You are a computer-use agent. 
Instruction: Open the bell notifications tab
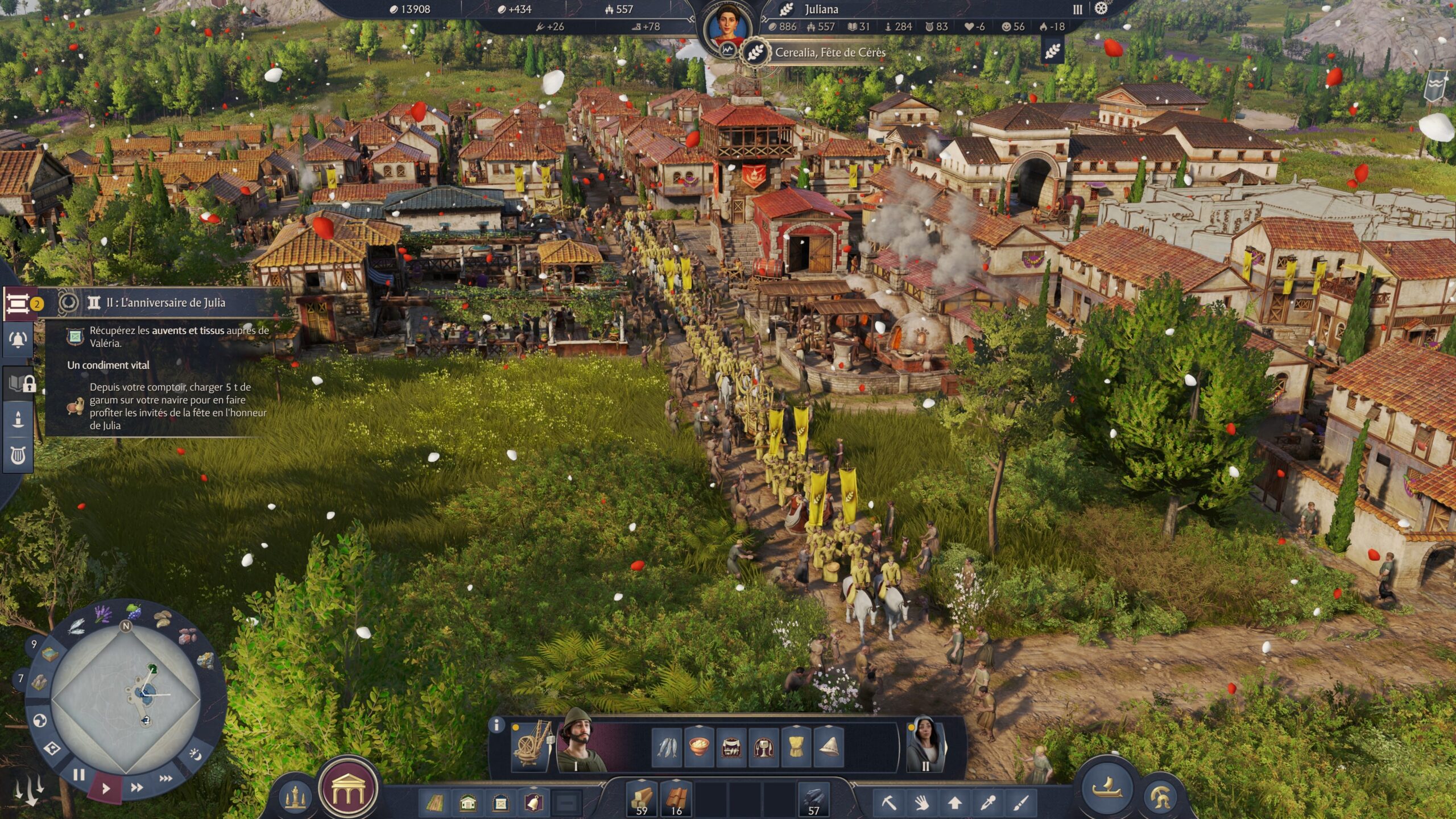pyautogui.click(x=18, y=340)
